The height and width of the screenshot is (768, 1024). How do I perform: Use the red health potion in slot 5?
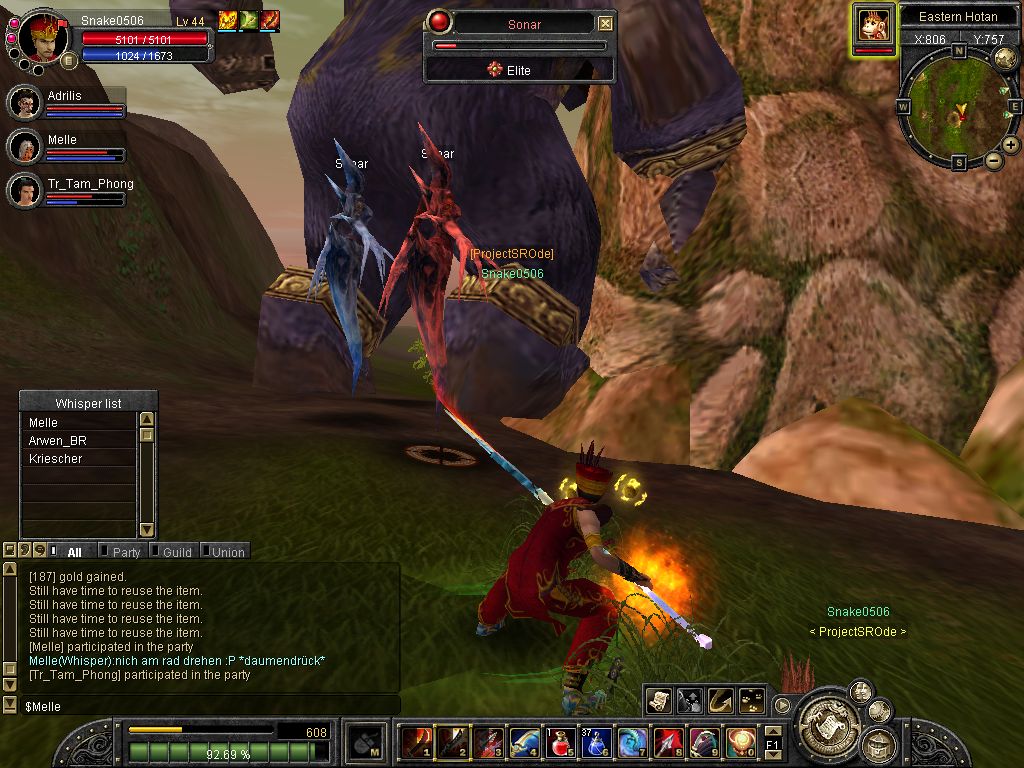(x=560, y=742)
